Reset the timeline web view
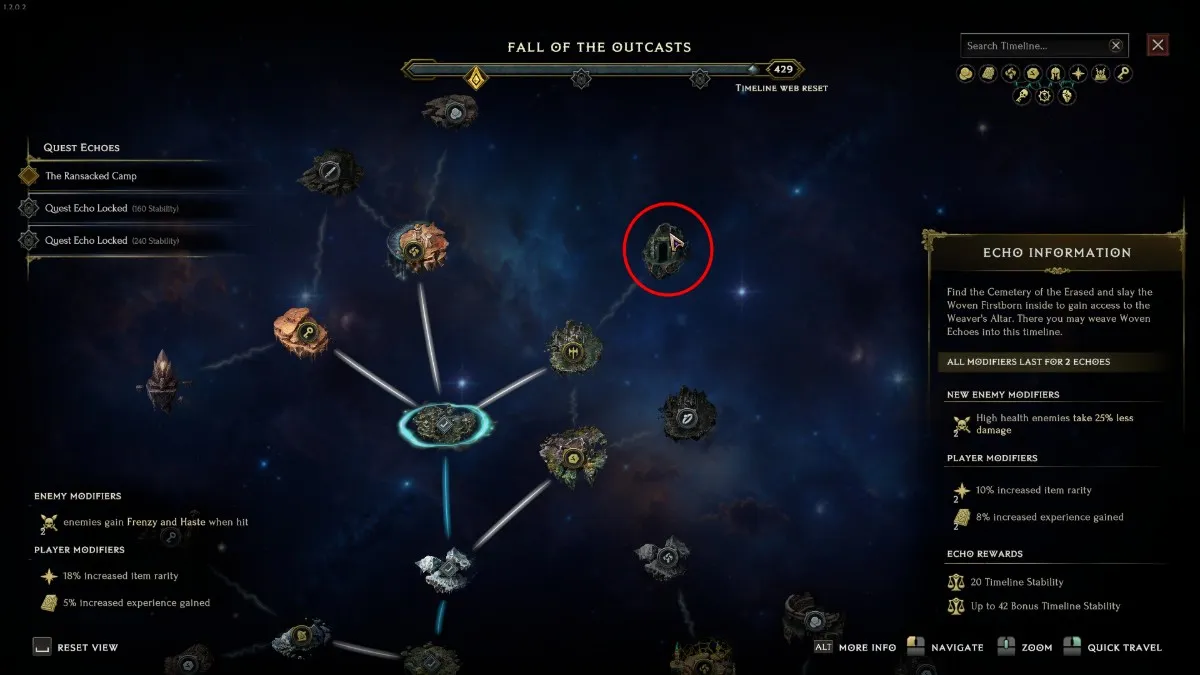This screenshot has width=1200, height=675. [75, 647]
